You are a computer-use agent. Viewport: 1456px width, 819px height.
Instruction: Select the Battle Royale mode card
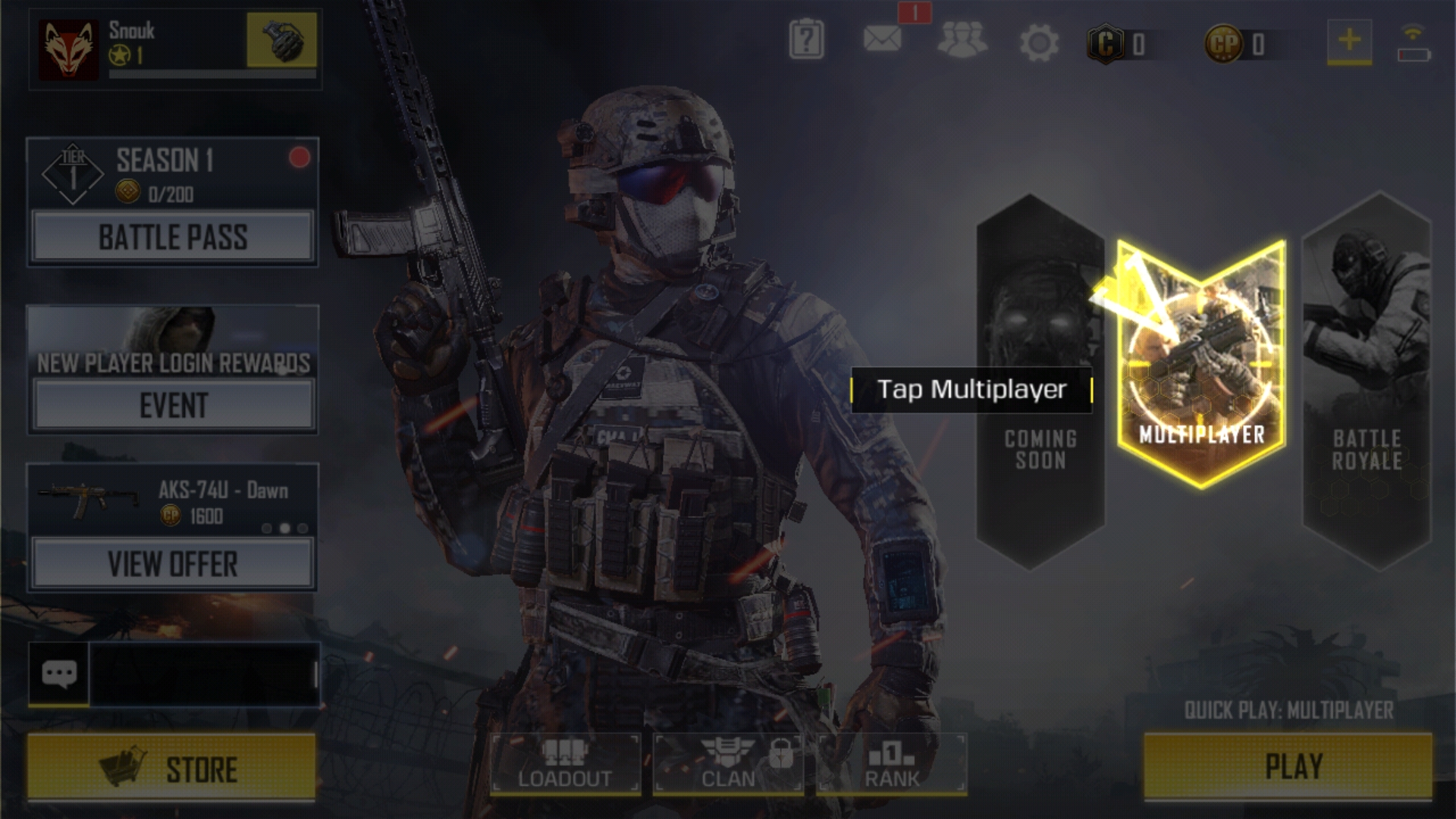(x=1367, y=379)
